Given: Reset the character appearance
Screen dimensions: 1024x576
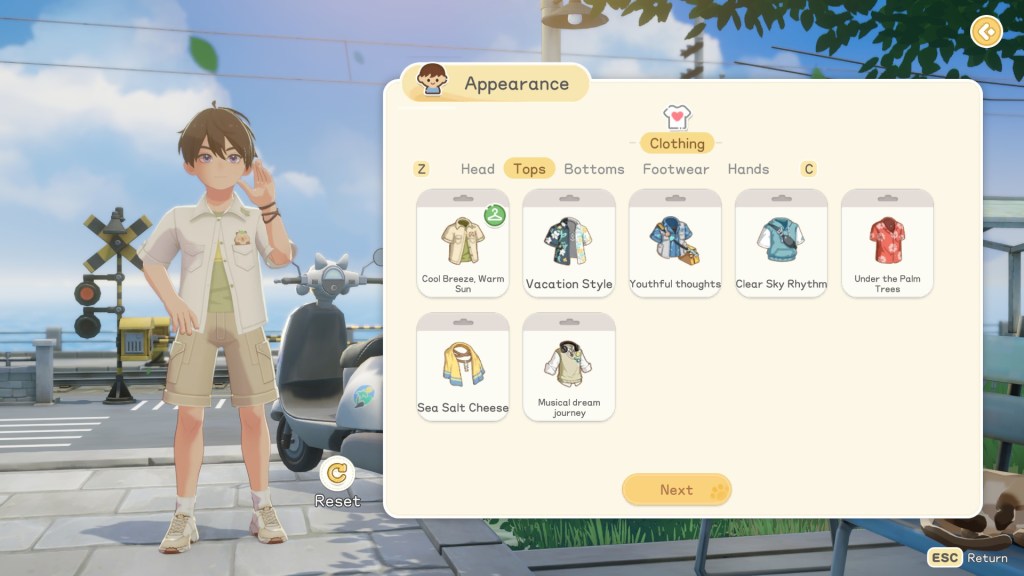Looking at the screenshot, I should tap(338, 474).
